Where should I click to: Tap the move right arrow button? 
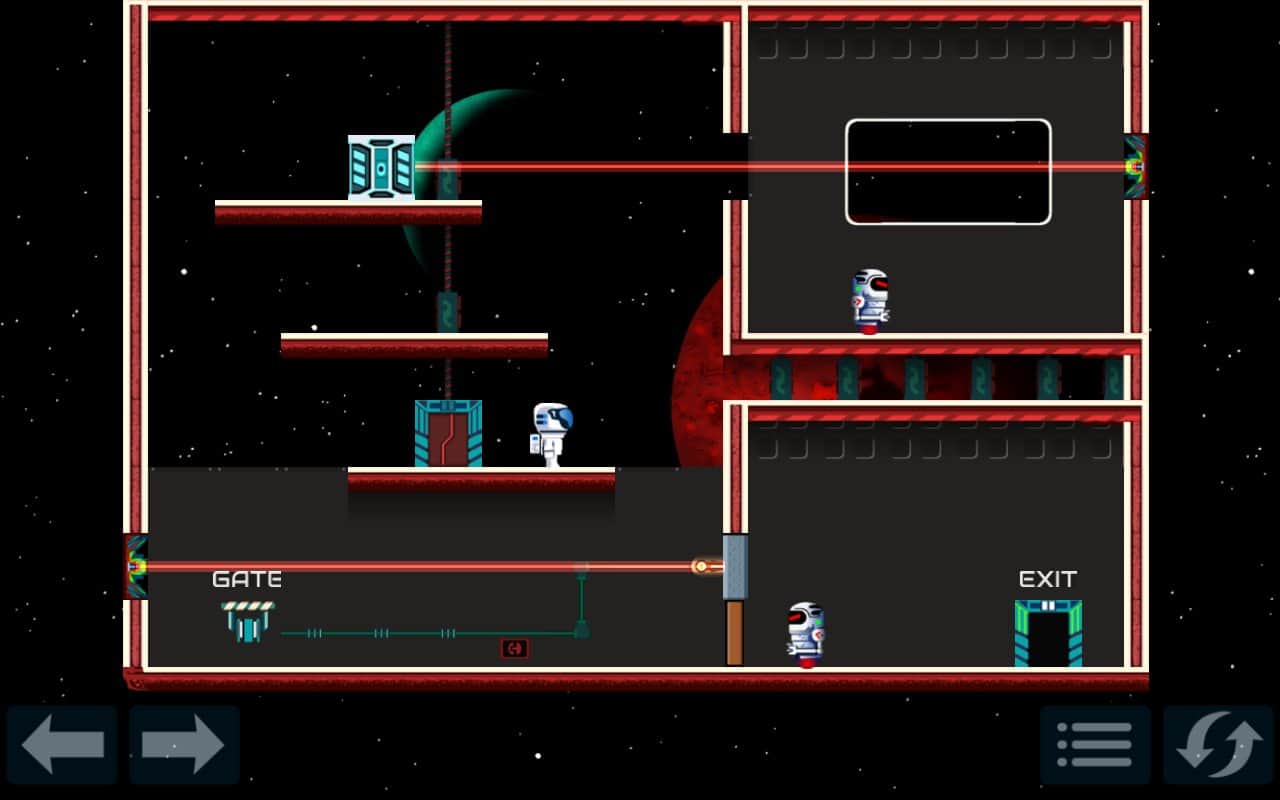click(184, 744)
